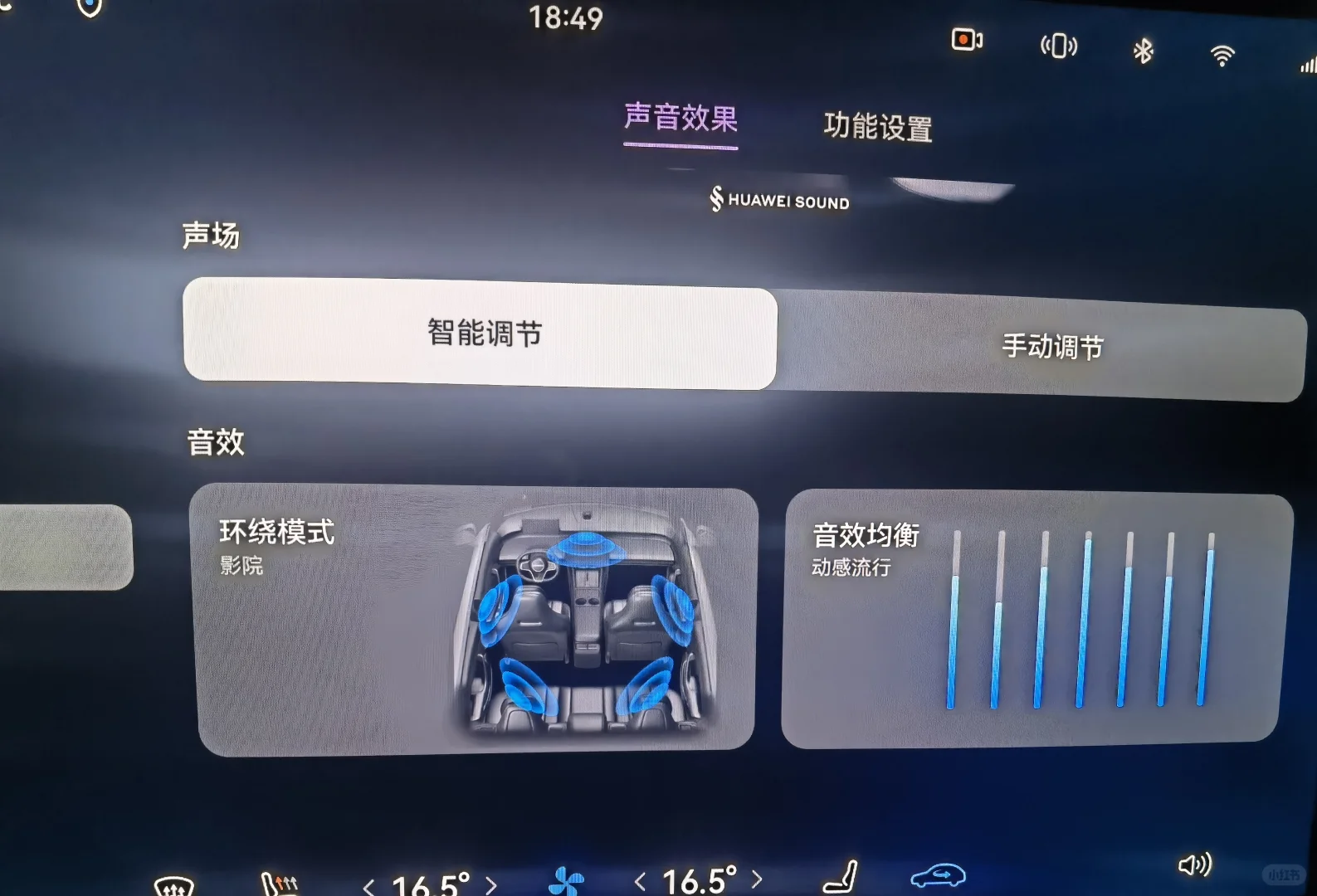This screenshot has height=896, width=1317.
Task: Tap the car settings icon
Action: pos(939,876)
